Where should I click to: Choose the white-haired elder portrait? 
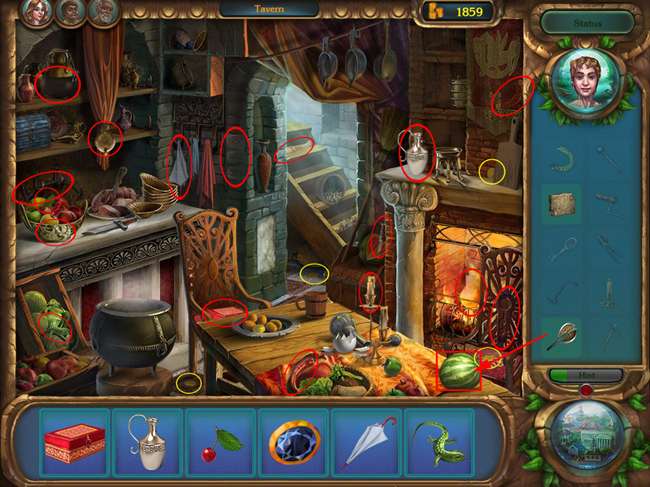click(x=102, y=12)
